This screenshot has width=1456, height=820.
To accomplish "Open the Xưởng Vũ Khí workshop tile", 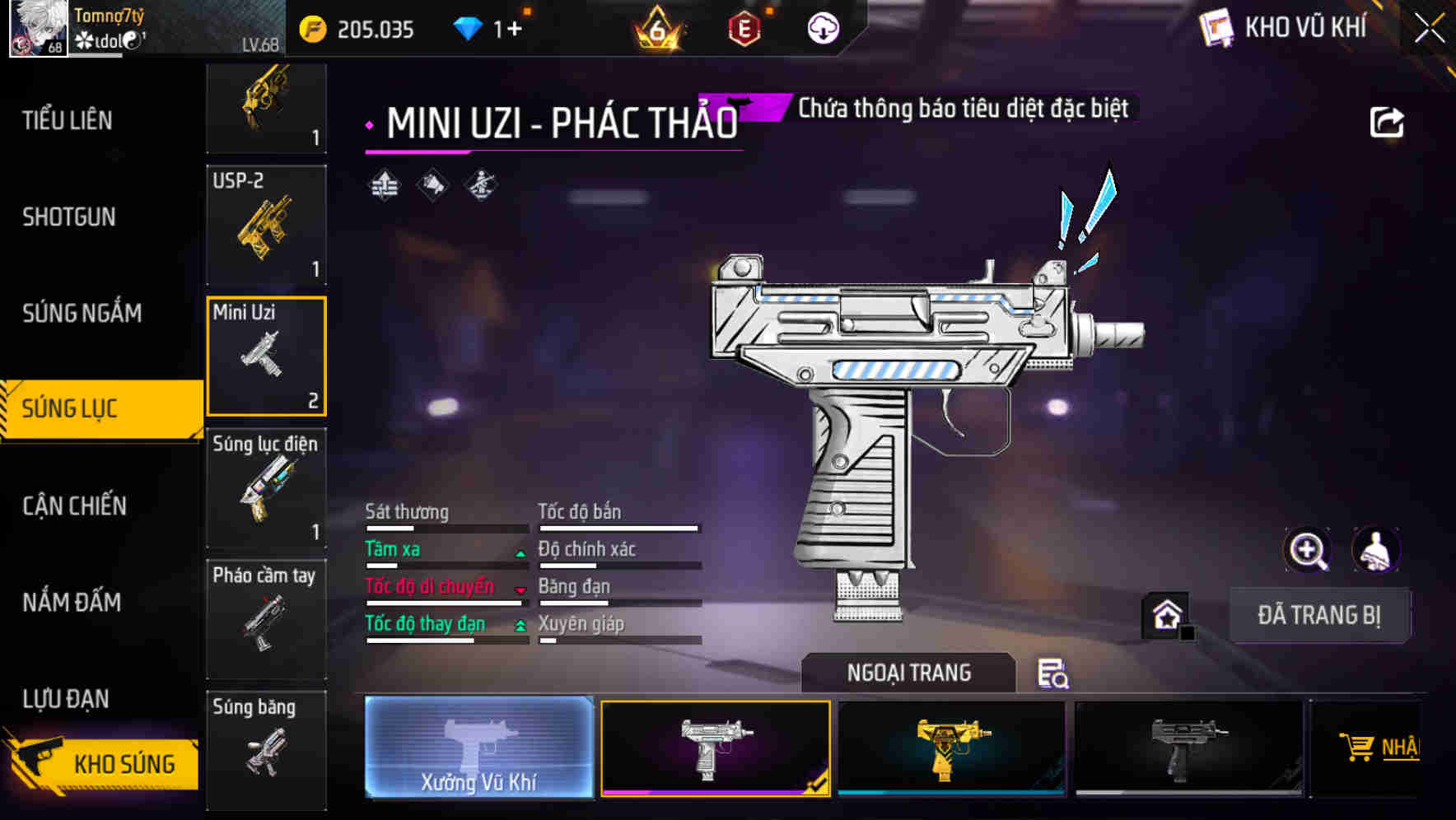I will (x=478, y=747).
